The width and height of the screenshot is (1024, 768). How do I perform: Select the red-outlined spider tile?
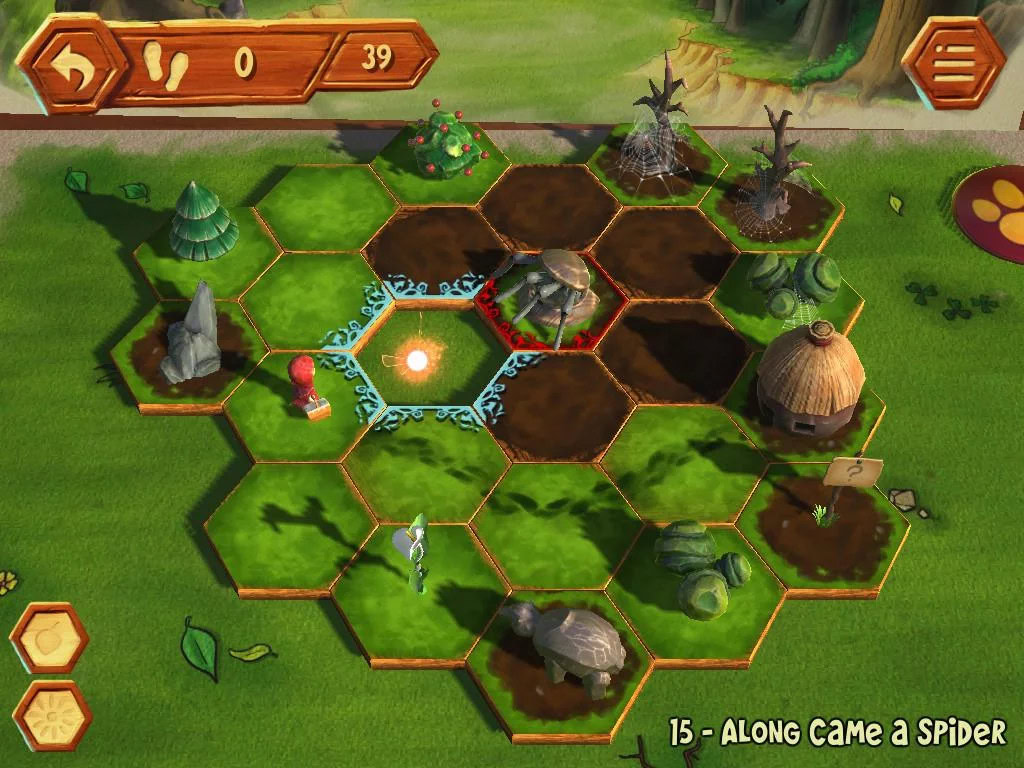549,298
